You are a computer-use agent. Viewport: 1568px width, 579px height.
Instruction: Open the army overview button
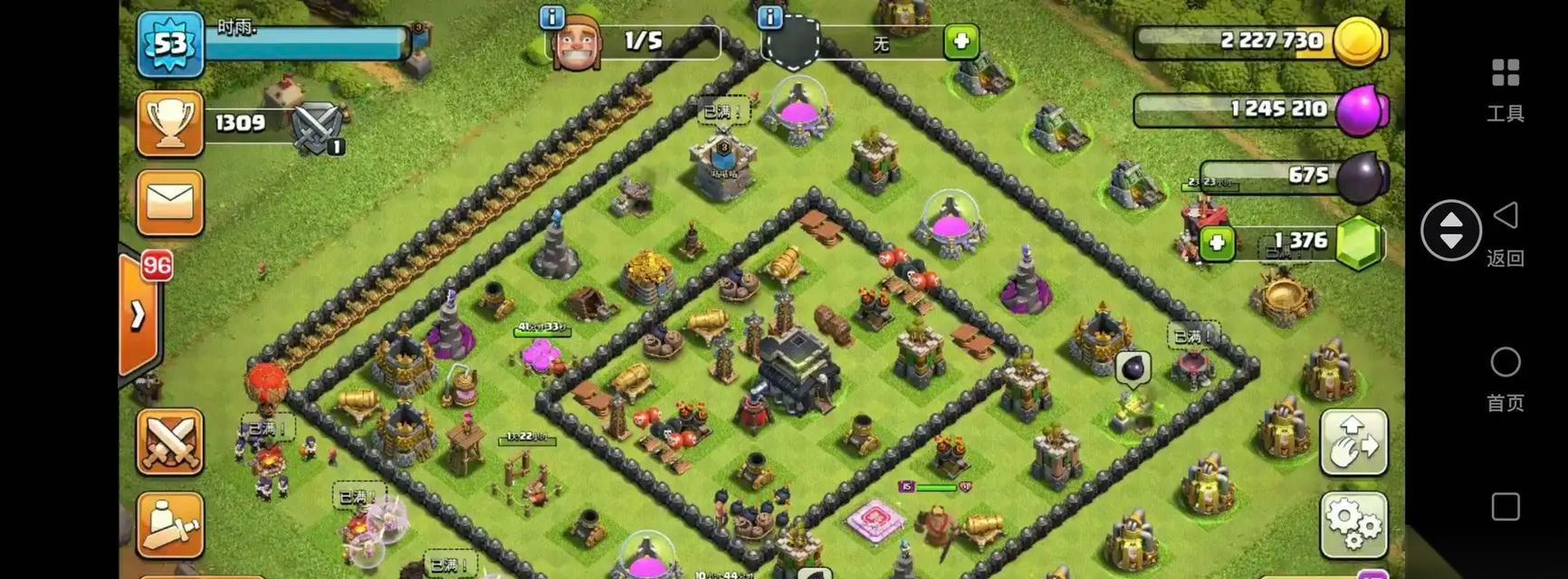169,525
